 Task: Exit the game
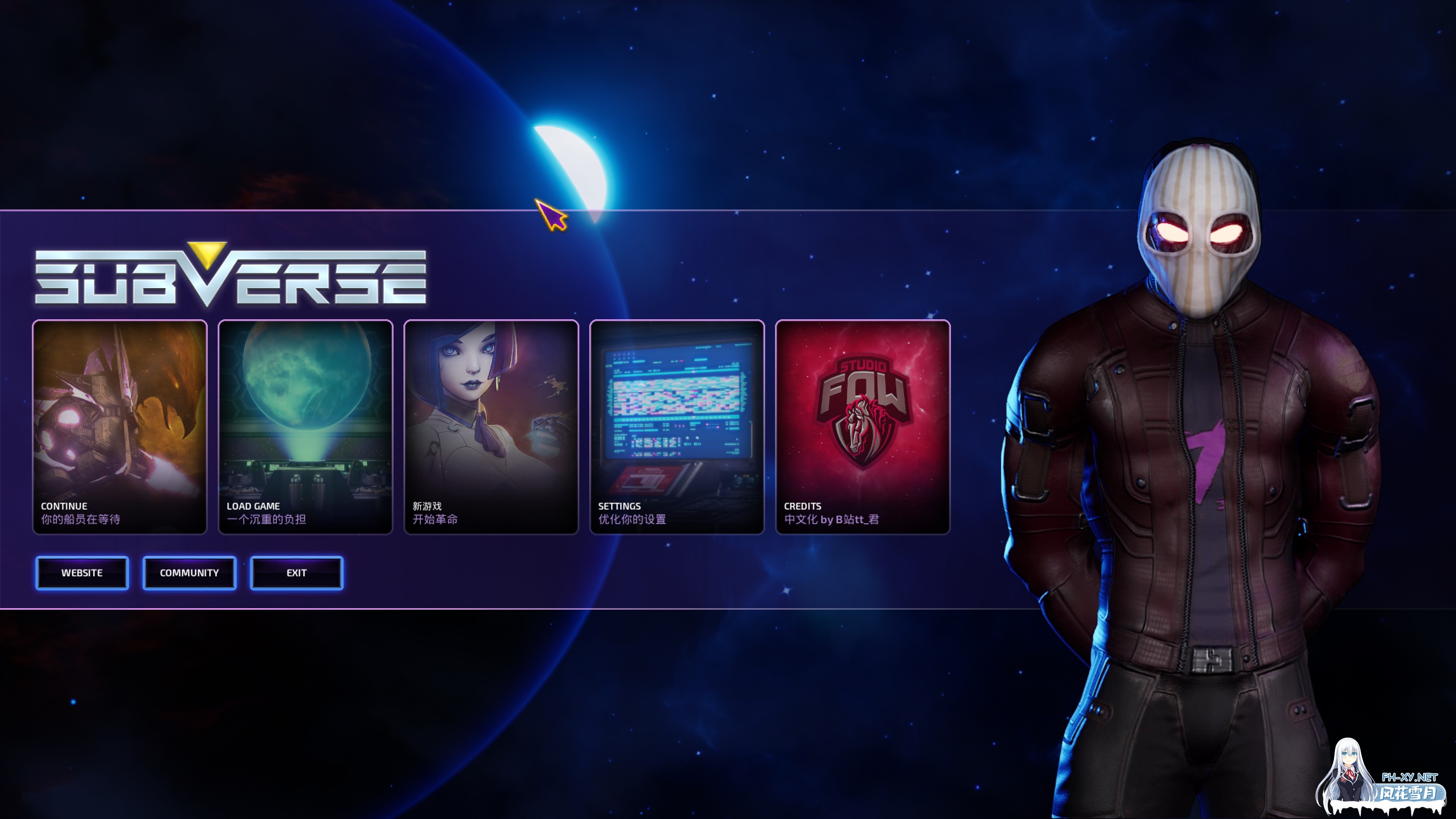(297, 573)
